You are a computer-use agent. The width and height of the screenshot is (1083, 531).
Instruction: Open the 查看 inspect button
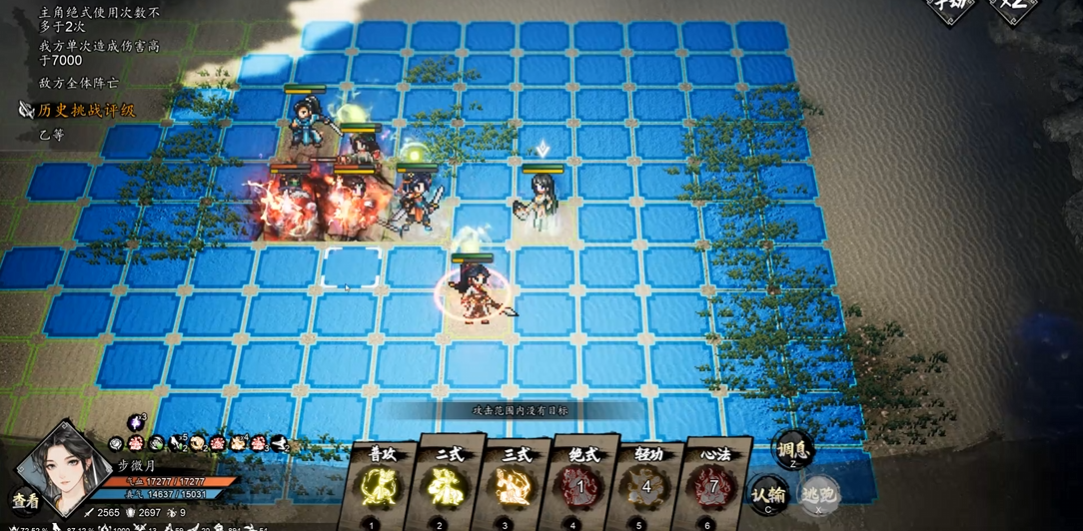(25, 500)
